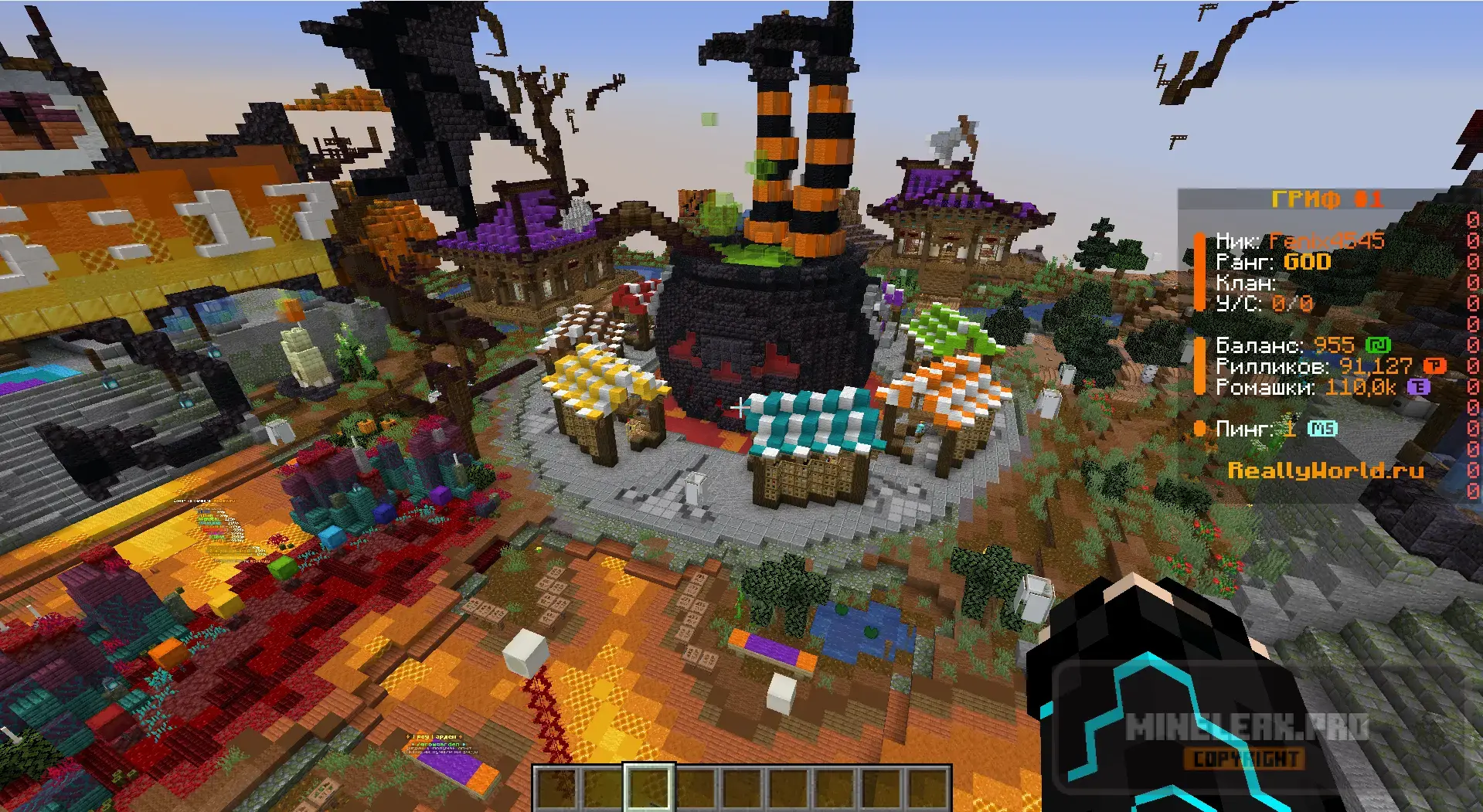This screenshot has height=812, width=1483.
Task: Select the highlighted hotbar slot
Action: point(649,788)
